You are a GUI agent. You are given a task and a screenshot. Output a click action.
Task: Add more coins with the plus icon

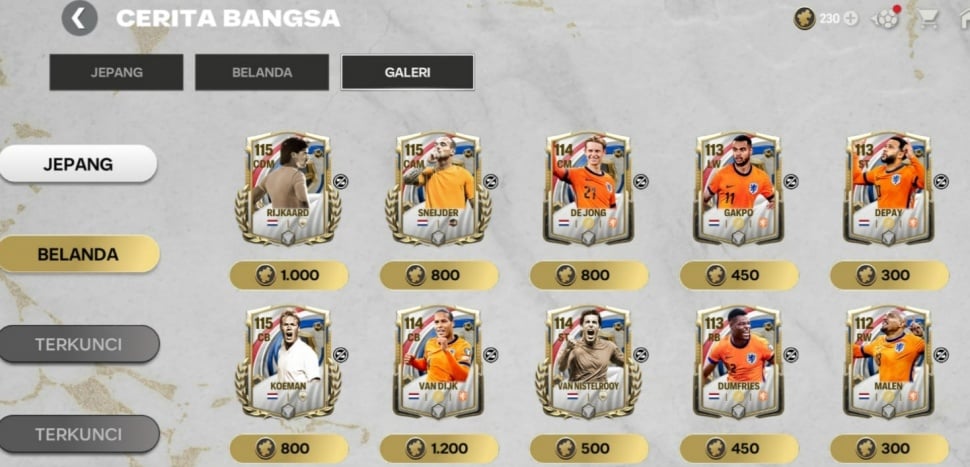click(x=851, y=18)
